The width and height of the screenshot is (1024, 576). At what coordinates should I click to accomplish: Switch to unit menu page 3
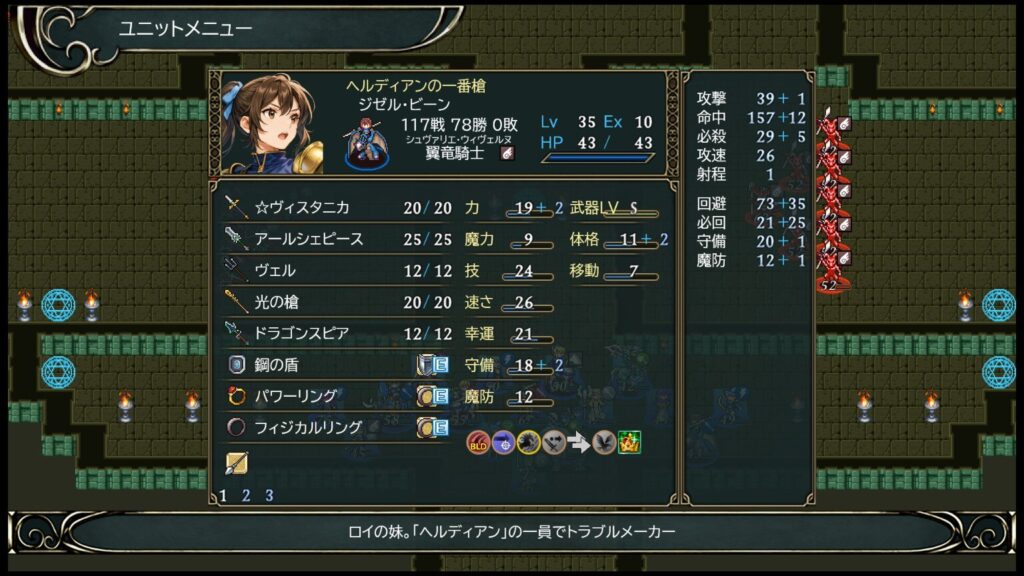pos(269,495)
